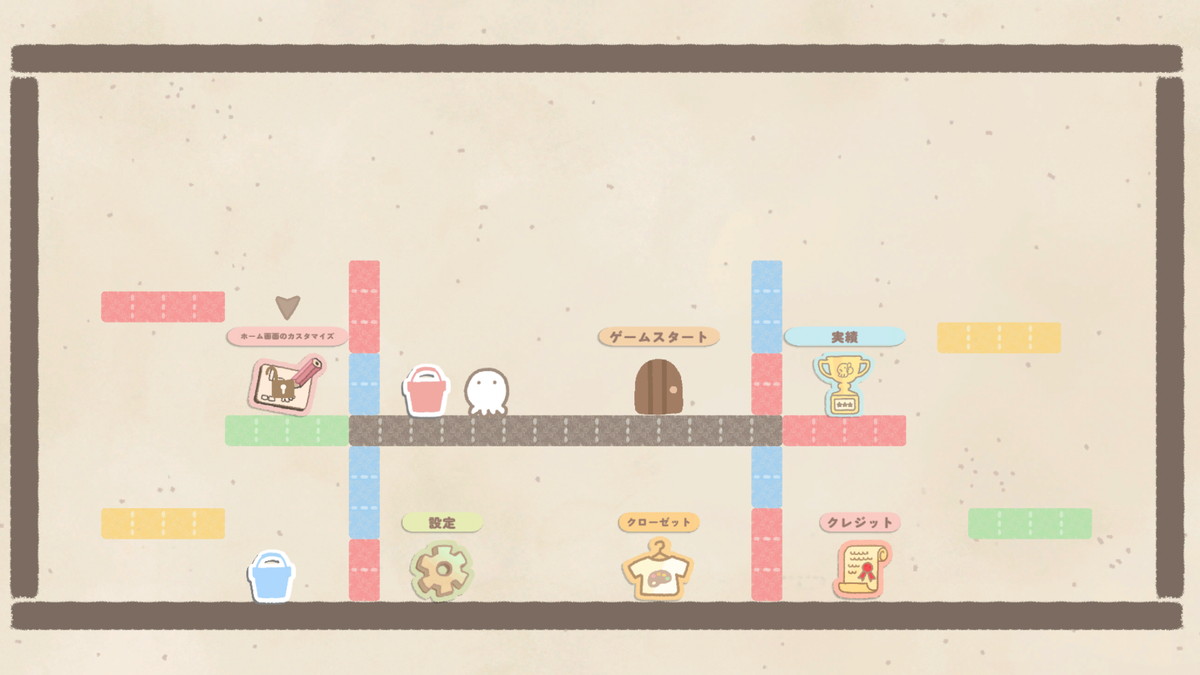Open the ホーム画面のカスタマイズ pencil drawing icon

click(284, 384)
